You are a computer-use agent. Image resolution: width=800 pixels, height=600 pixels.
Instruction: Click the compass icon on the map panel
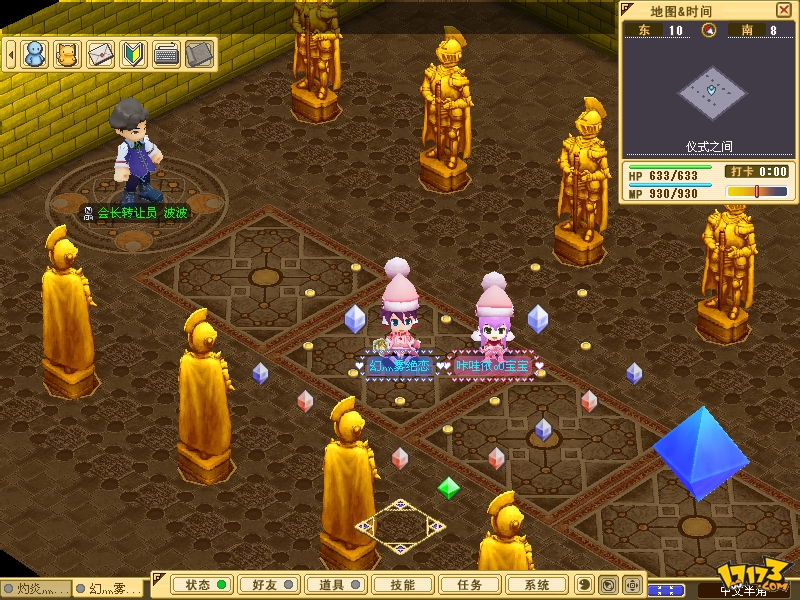[709, 30]
